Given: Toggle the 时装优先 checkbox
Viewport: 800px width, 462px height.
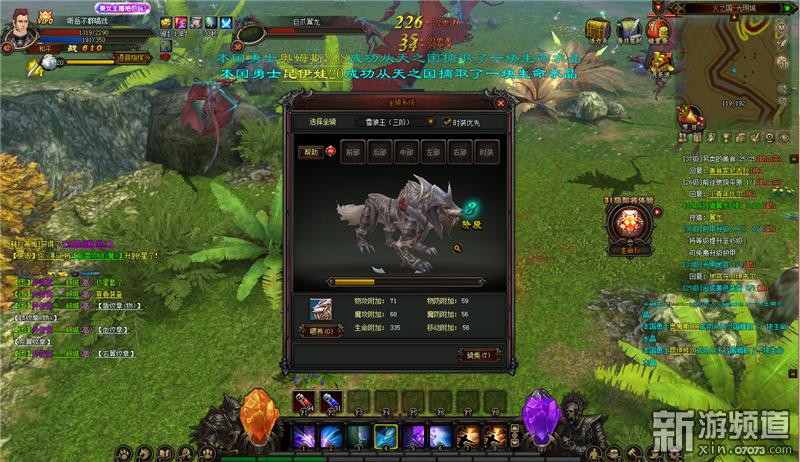Looking at the screenshot, I should click(x=447, y=122).
